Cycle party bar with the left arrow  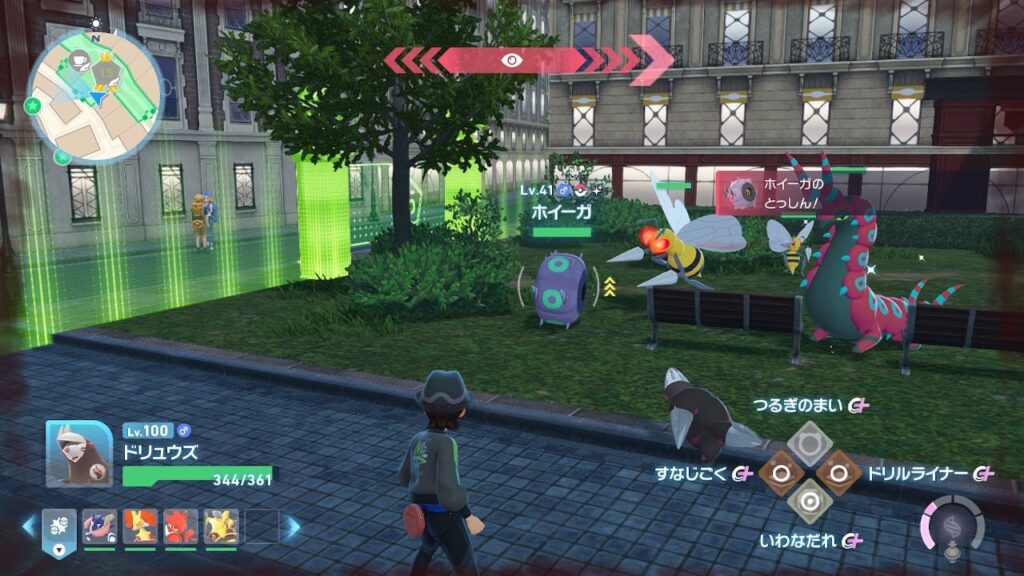tap(28, 526)
